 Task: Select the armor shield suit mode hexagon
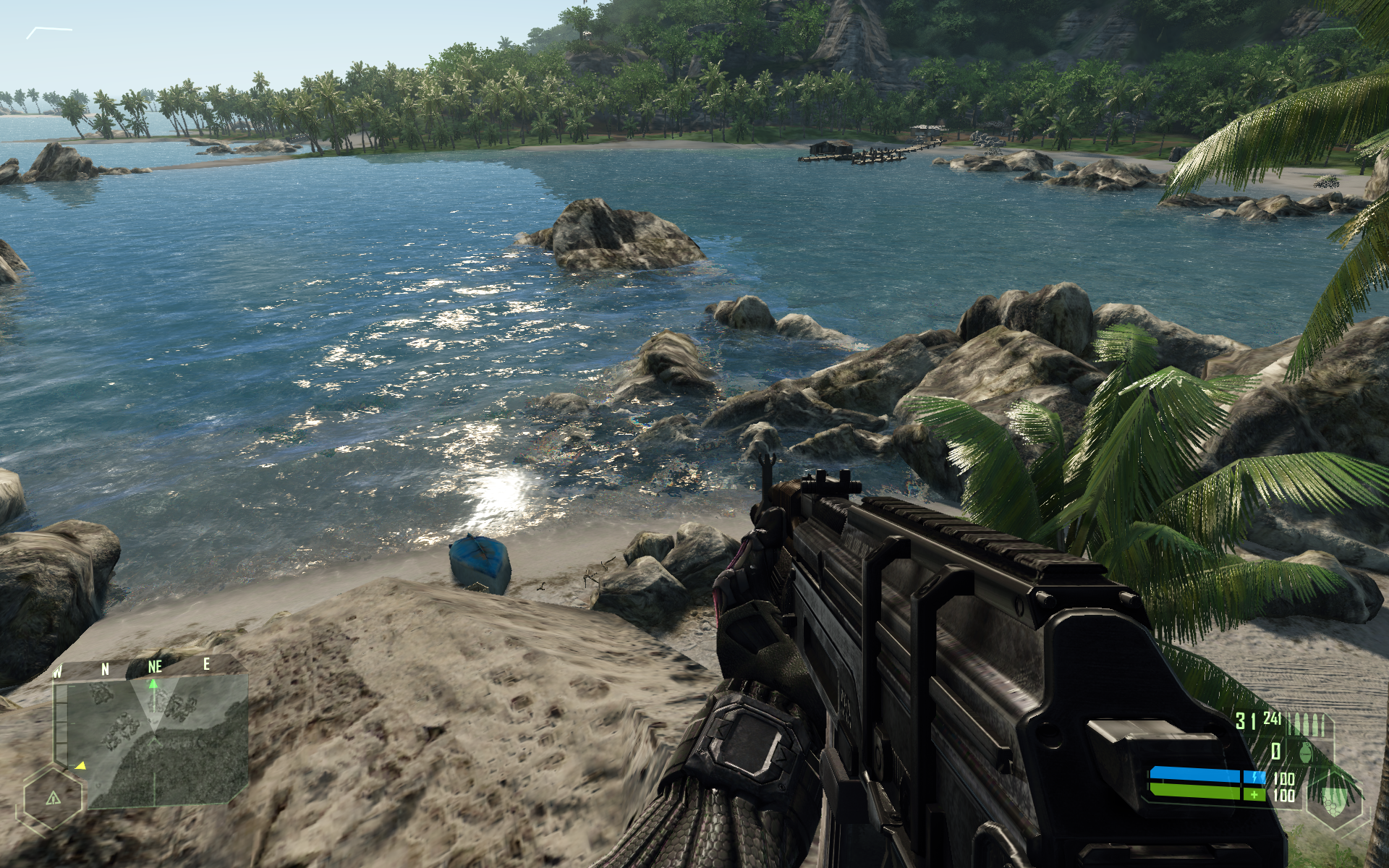[x=1335, y=800]
